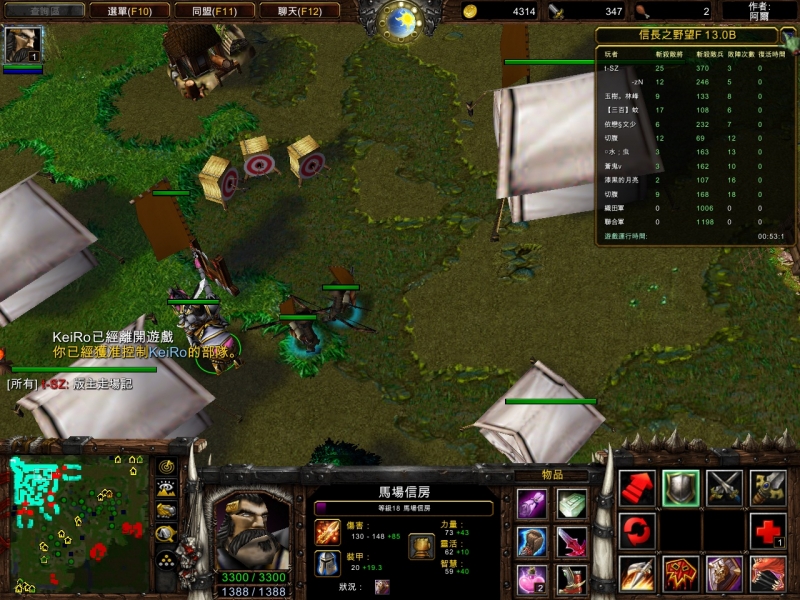The width and height of the screenshot is (800, 600).
Task: Select the hero icon in the top-left corner
Action: [x=22, y=45]
